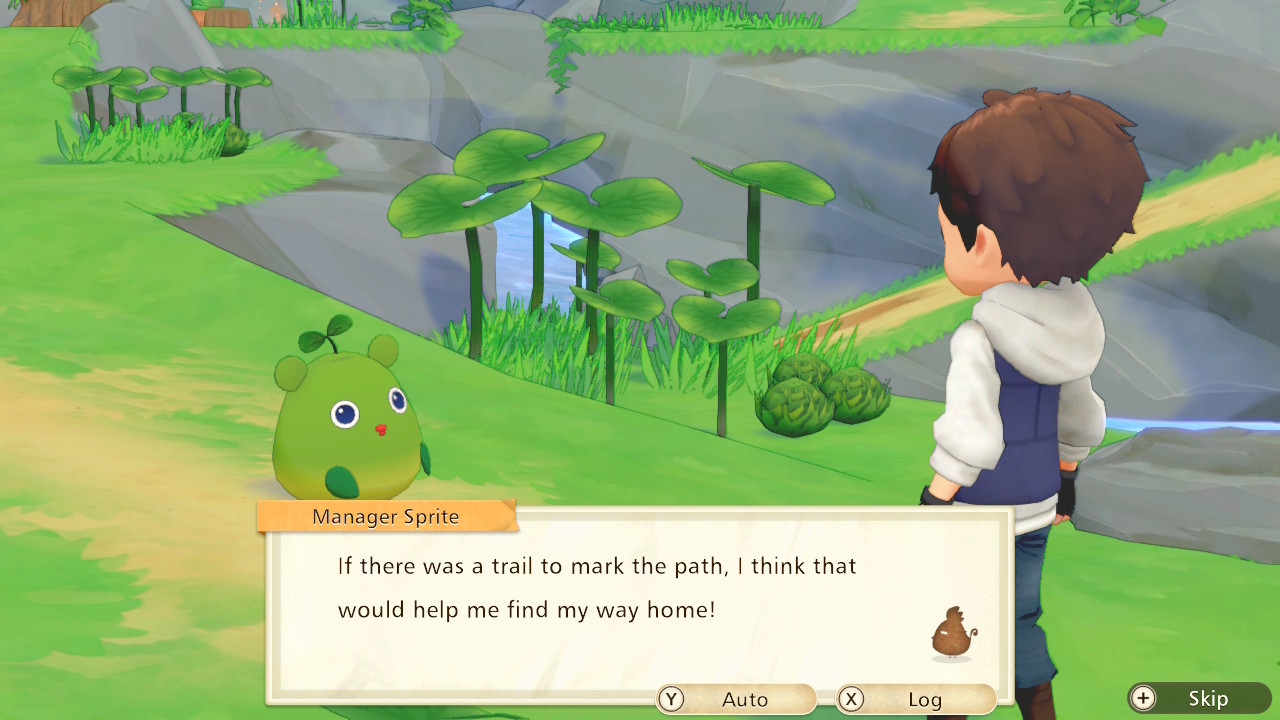
Task: Click the Y button icon next to Auto
Action: pos(671,699)
